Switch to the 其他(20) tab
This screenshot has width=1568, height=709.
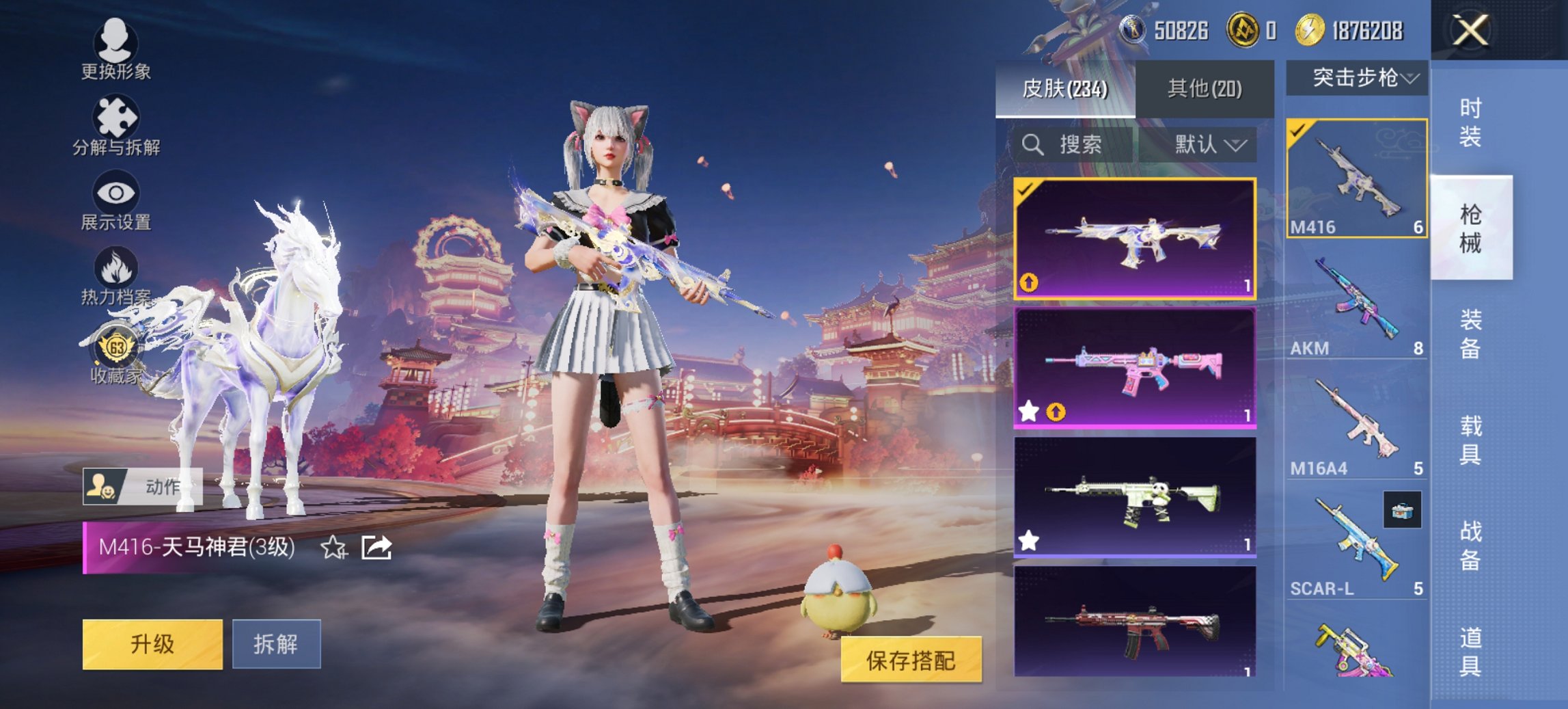point(1206,89)
